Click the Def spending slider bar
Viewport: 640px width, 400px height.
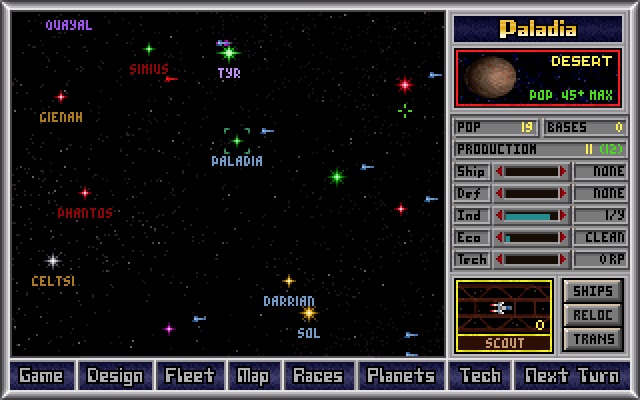[x=530, y=193]
